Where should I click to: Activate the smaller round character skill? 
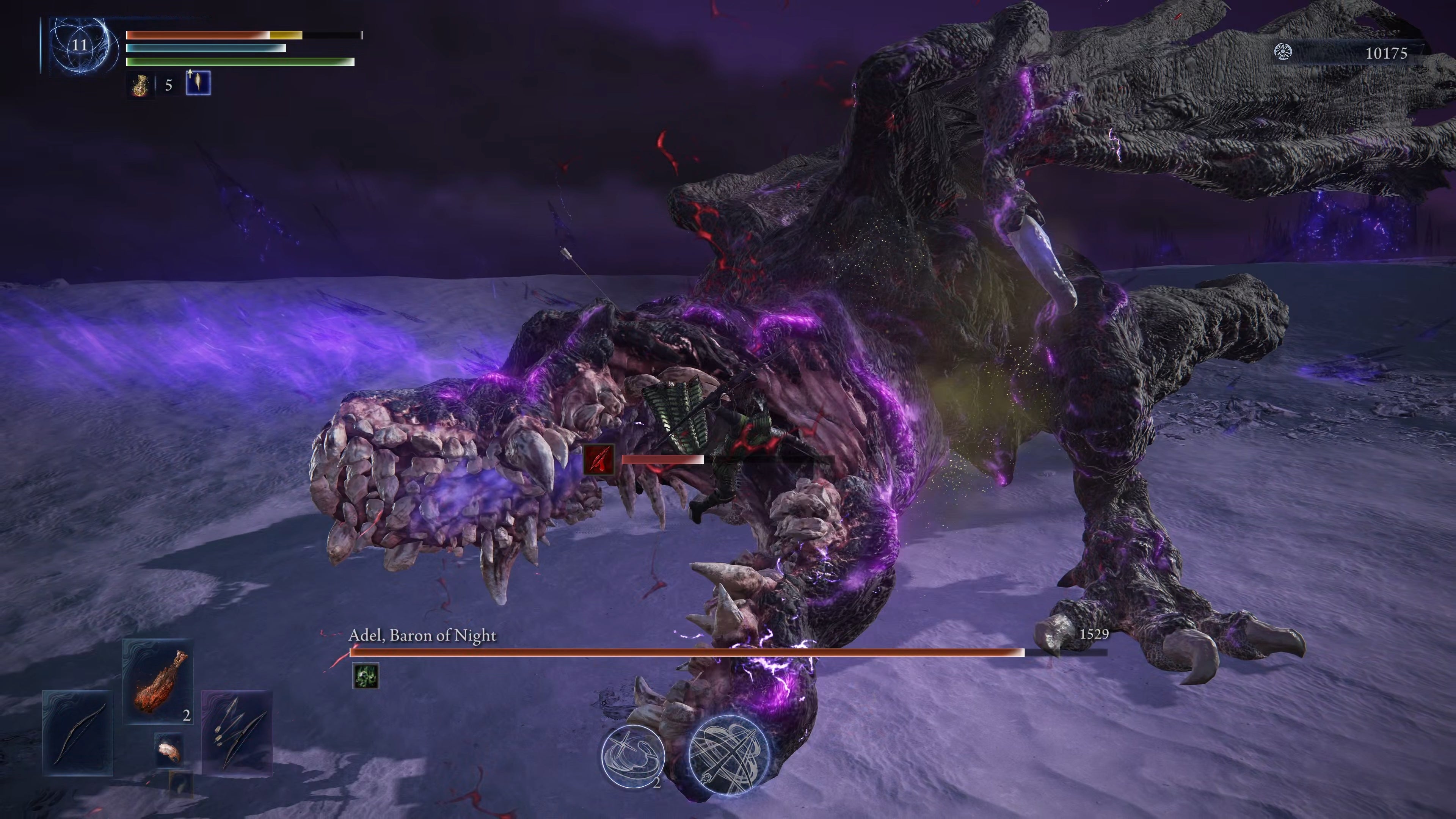[x=632, y=755]
